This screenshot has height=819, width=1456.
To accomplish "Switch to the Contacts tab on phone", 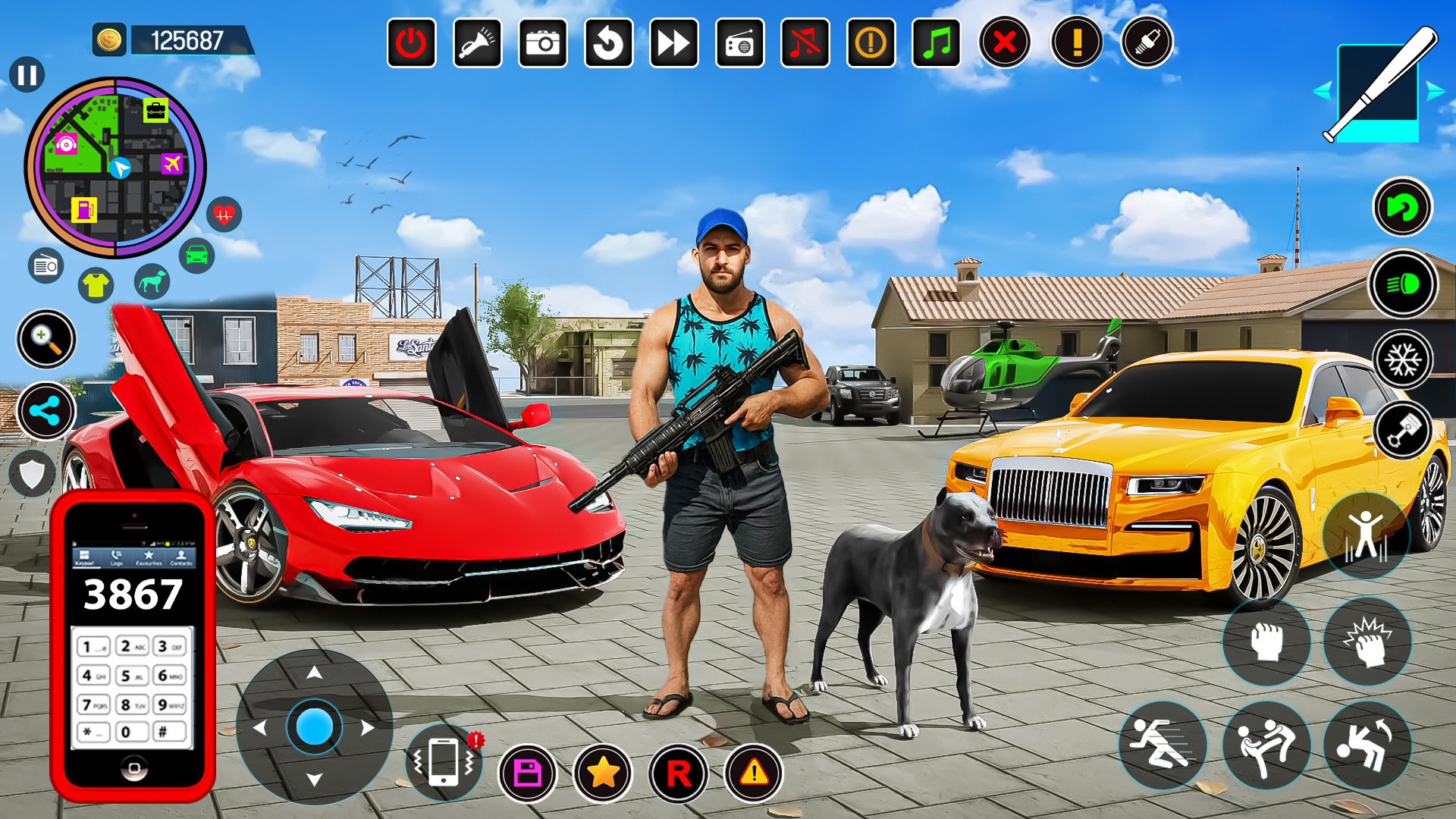I will [x=180, y=558].
